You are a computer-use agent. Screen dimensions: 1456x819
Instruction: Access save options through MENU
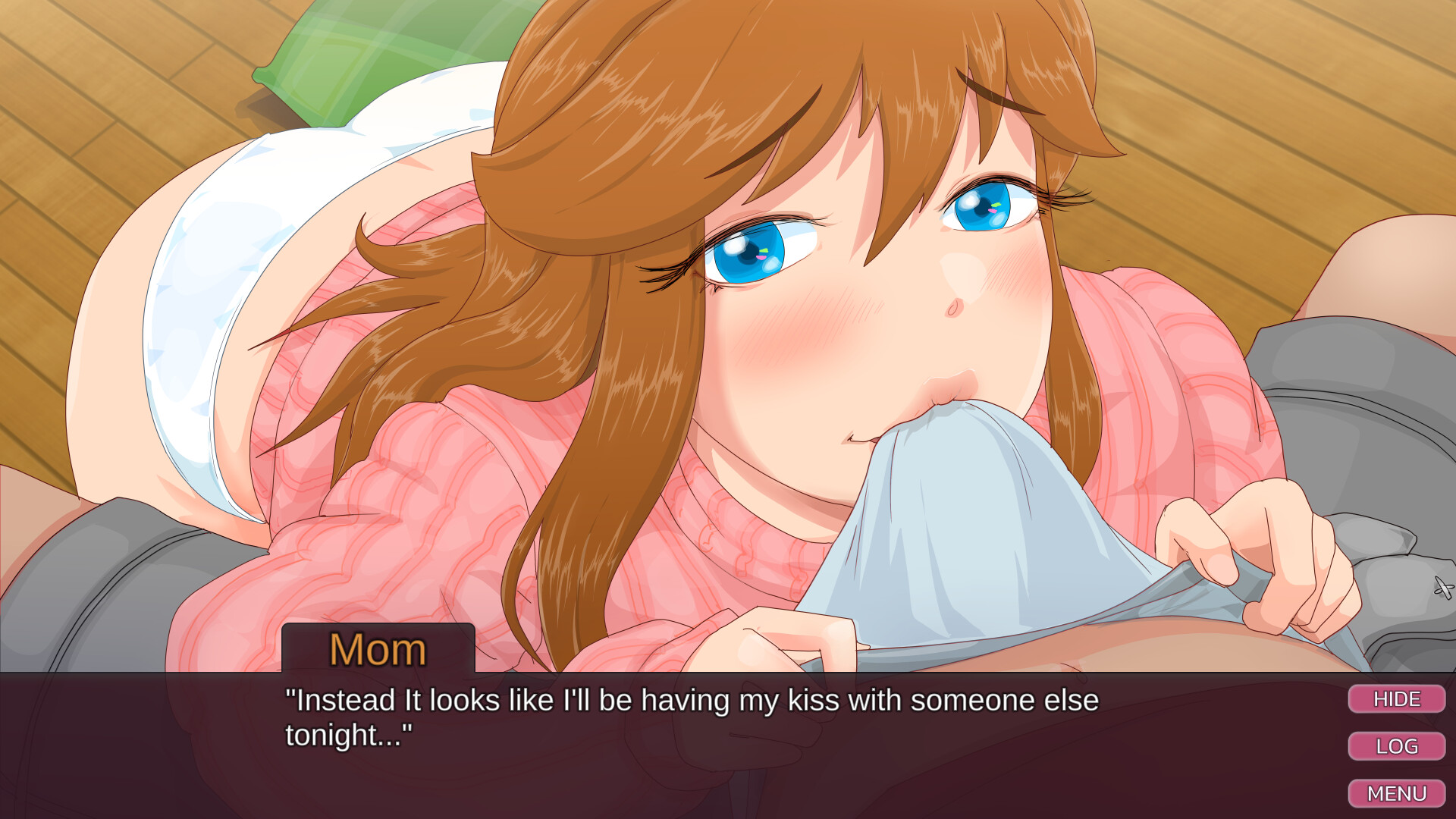pyautogui.click(x=1397, y=793)
